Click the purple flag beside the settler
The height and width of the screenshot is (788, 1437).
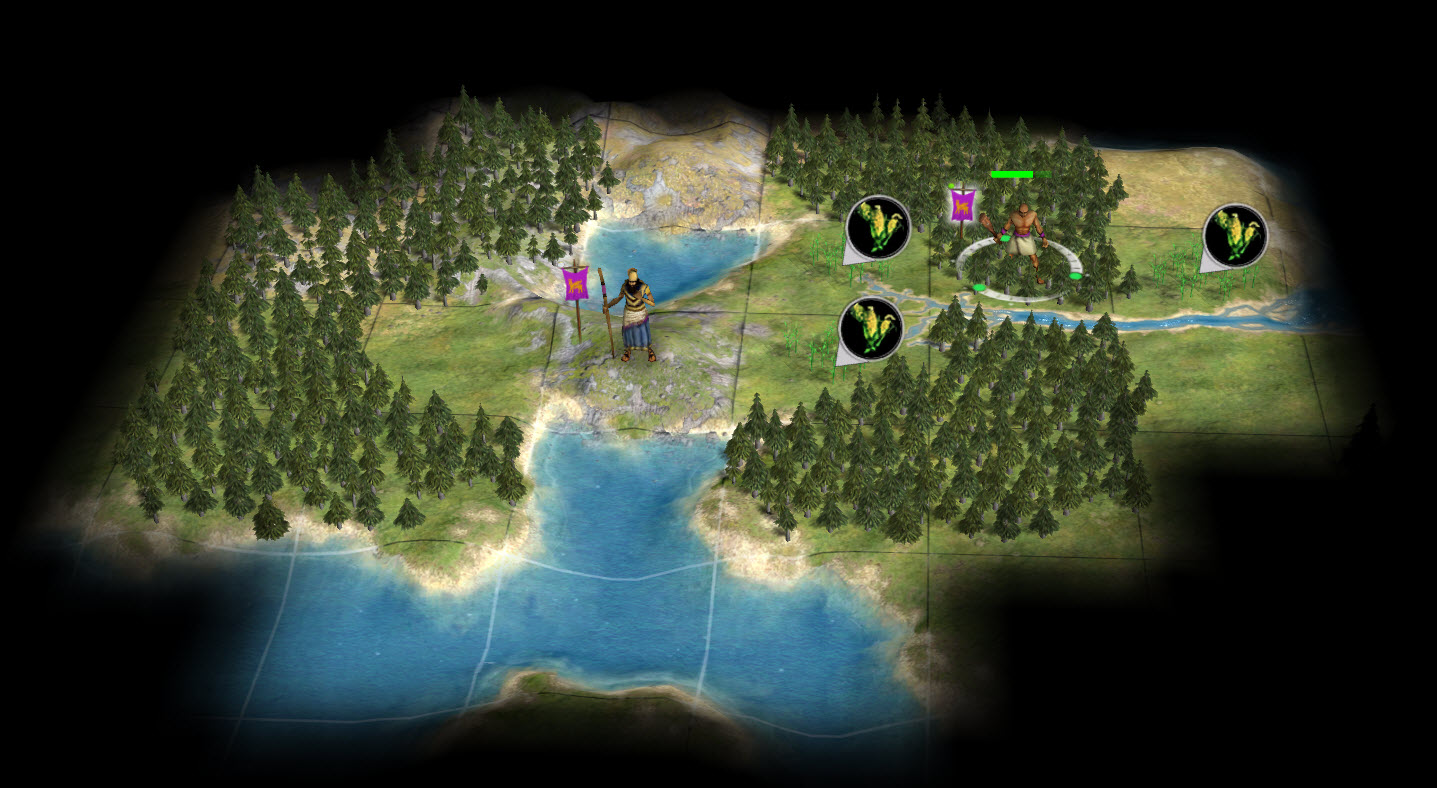coord(575,284)
